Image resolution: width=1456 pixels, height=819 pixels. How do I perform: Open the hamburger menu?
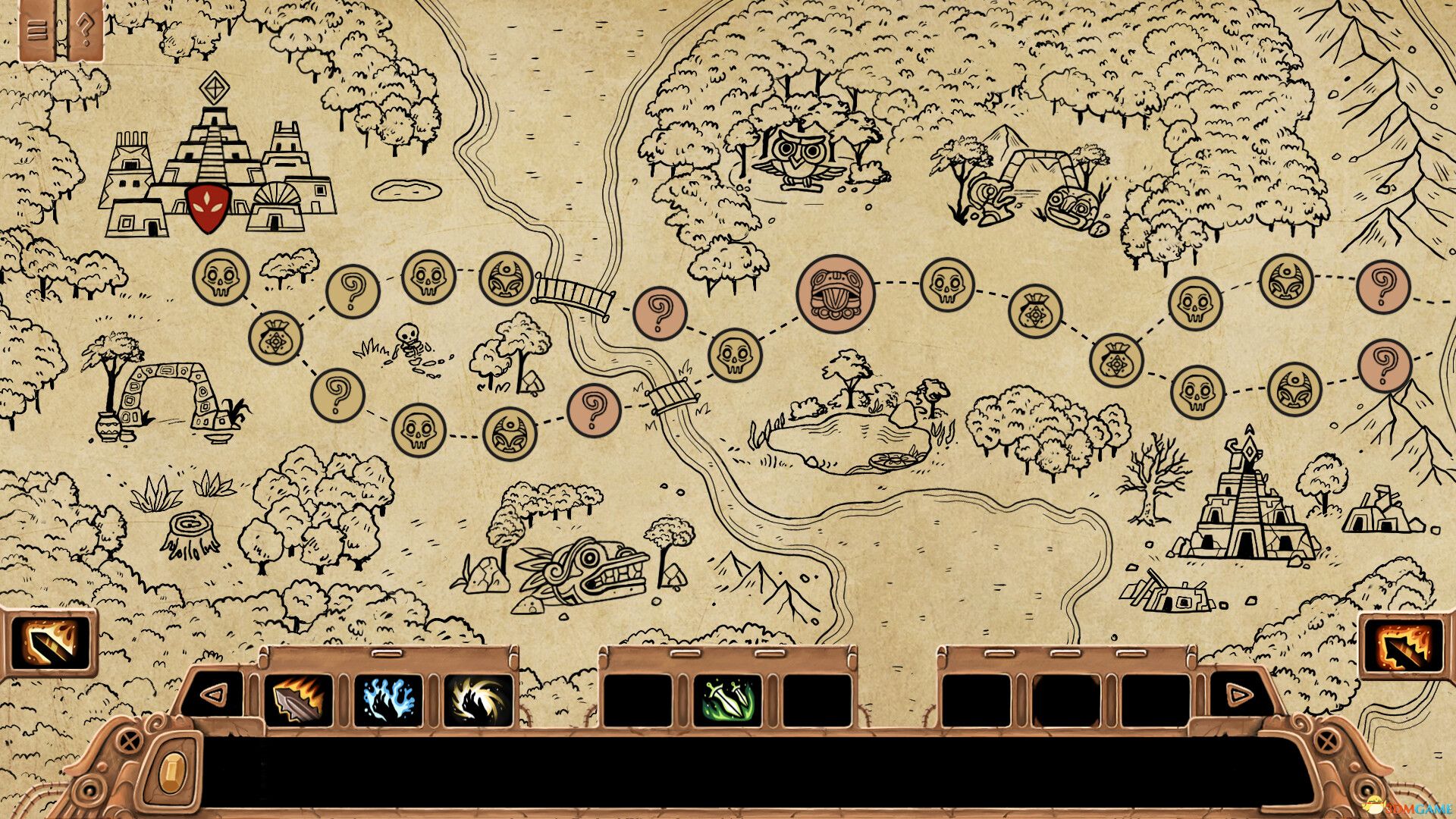[37, 30]
